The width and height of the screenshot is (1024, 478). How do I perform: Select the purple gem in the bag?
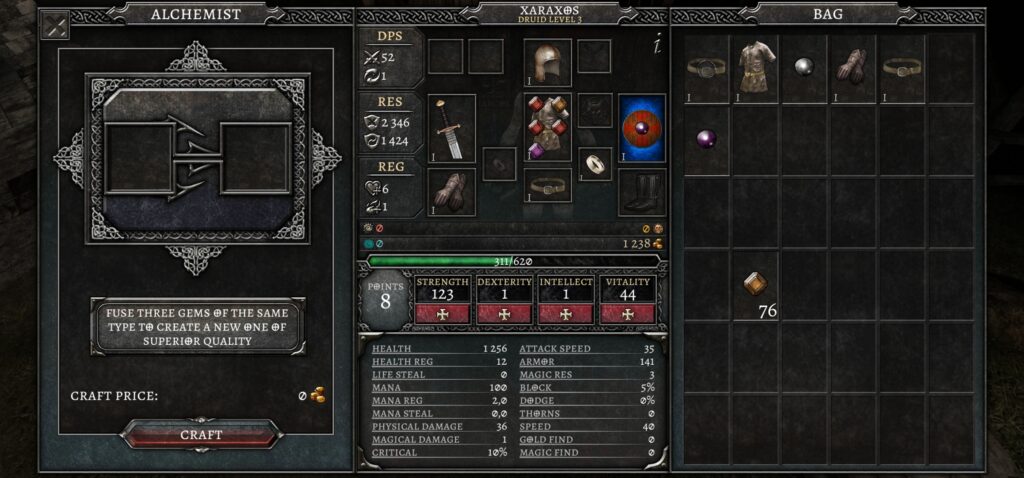[x=707, y=137]
